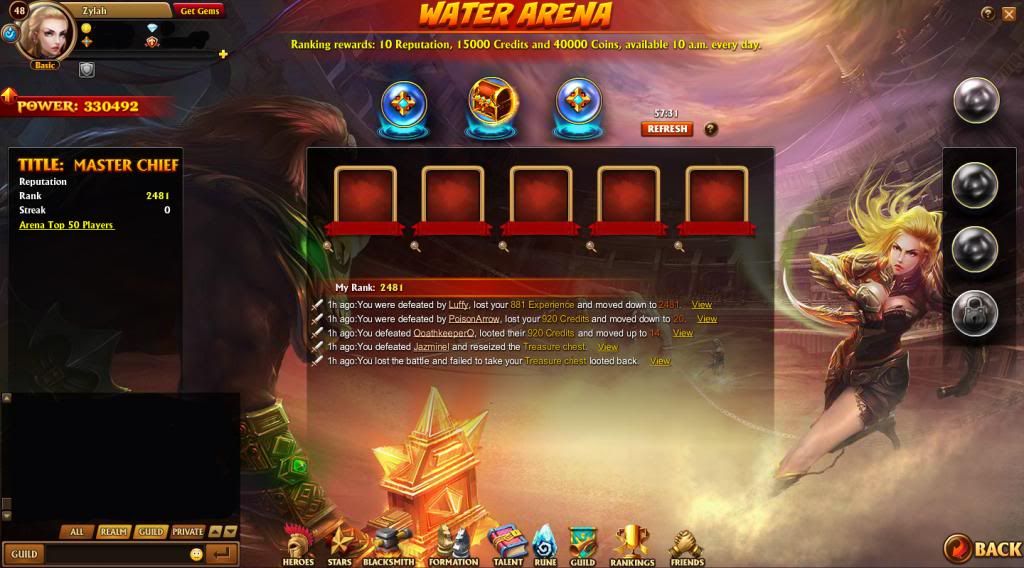1024x568 pixels.
Task: Open the Rankings trophy
Action: pos(632,546)
